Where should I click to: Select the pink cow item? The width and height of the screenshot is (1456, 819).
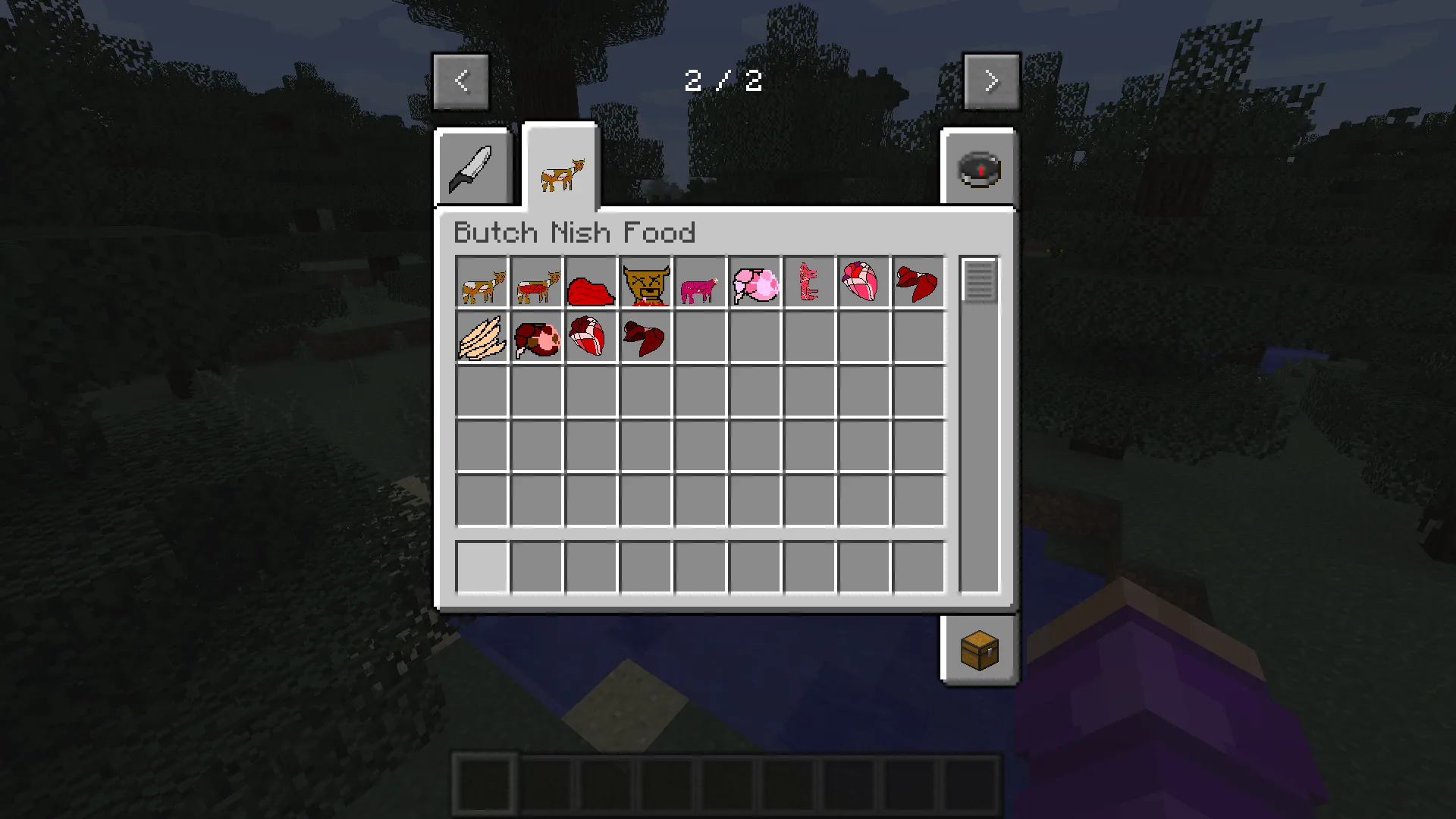point(699,283)
